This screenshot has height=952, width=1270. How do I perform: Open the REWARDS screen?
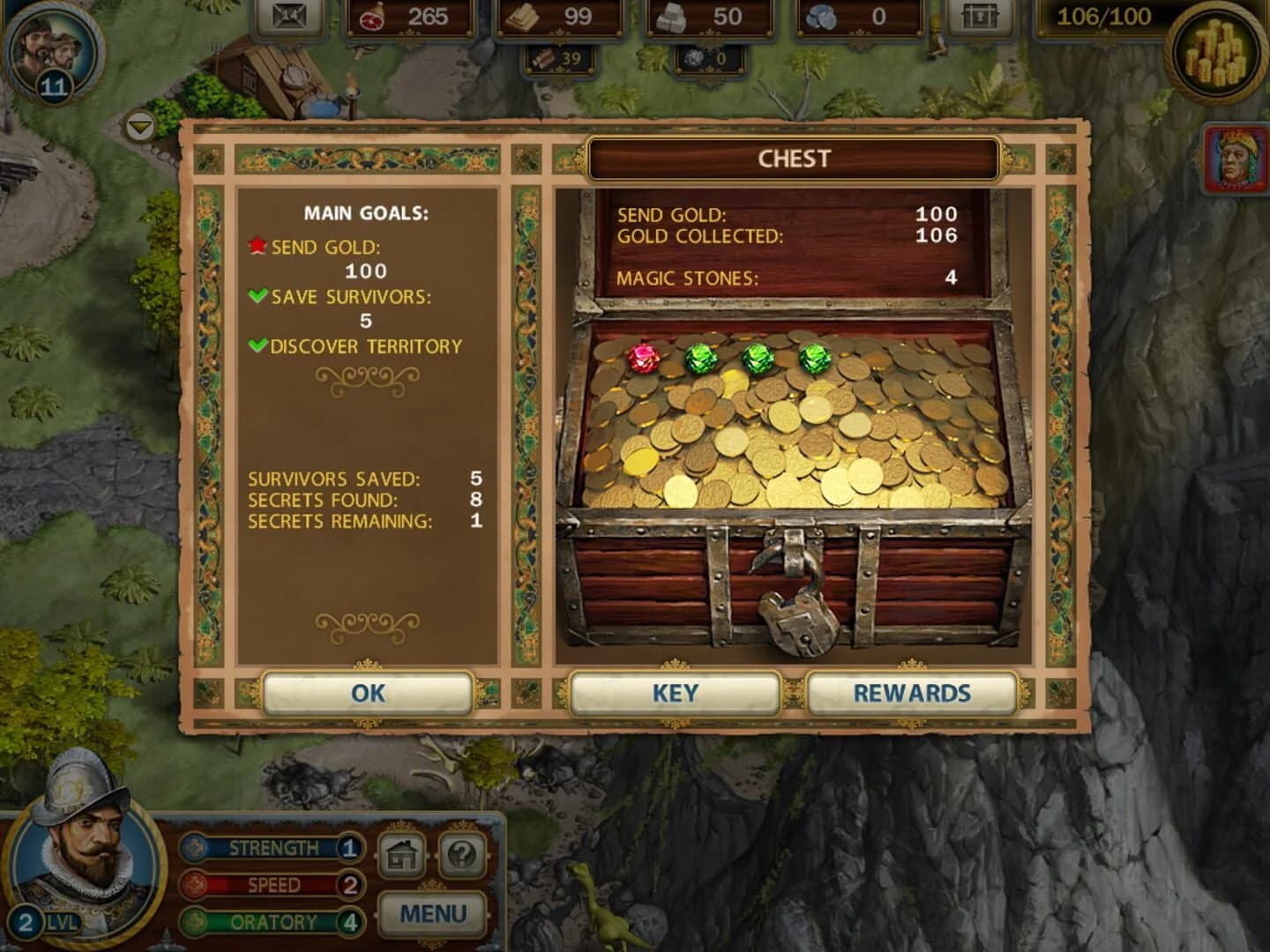pyautogui.click(x=910, y=694)
